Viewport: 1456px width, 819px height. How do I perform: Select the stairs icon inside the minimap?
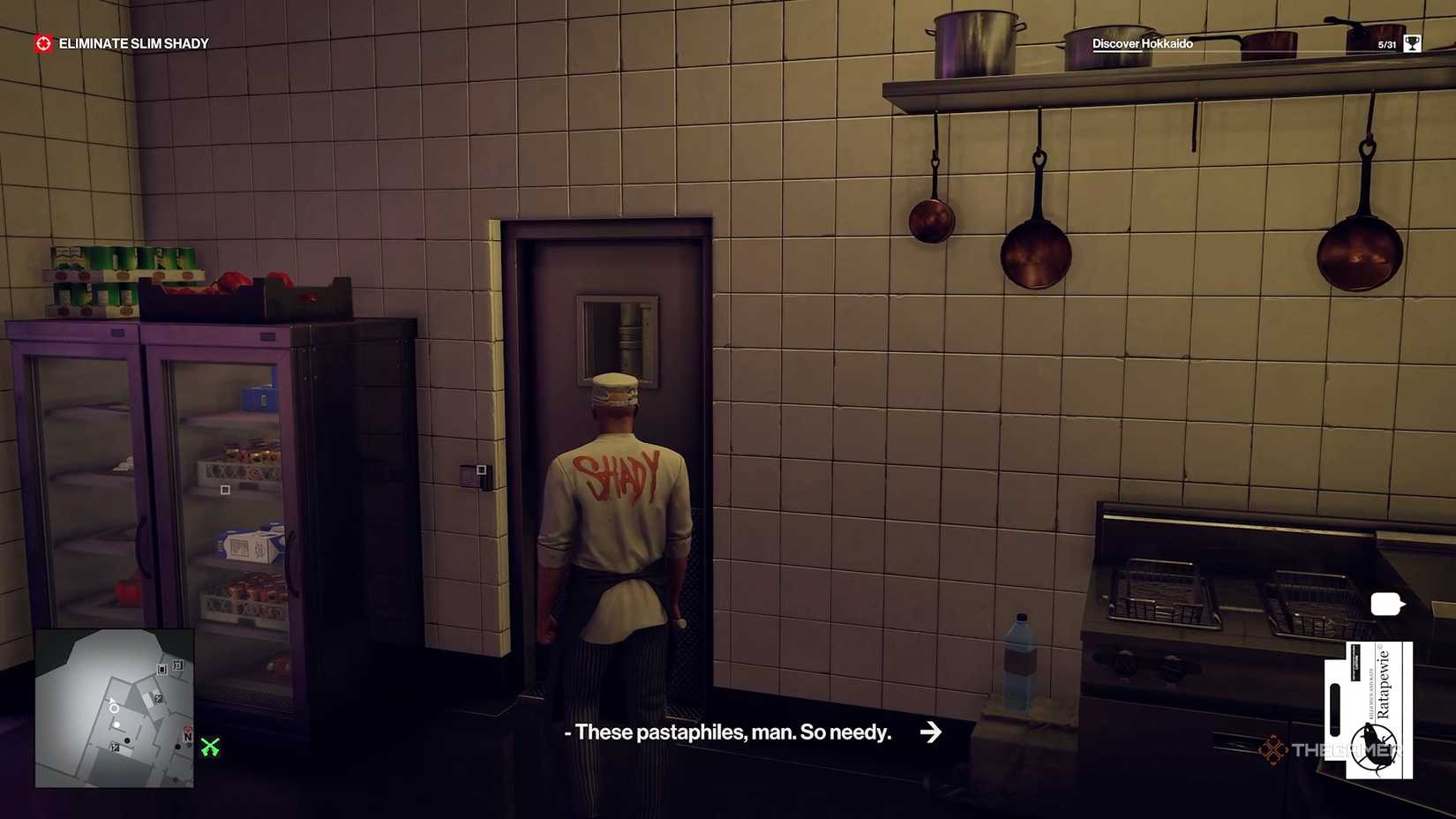point(158,699)
